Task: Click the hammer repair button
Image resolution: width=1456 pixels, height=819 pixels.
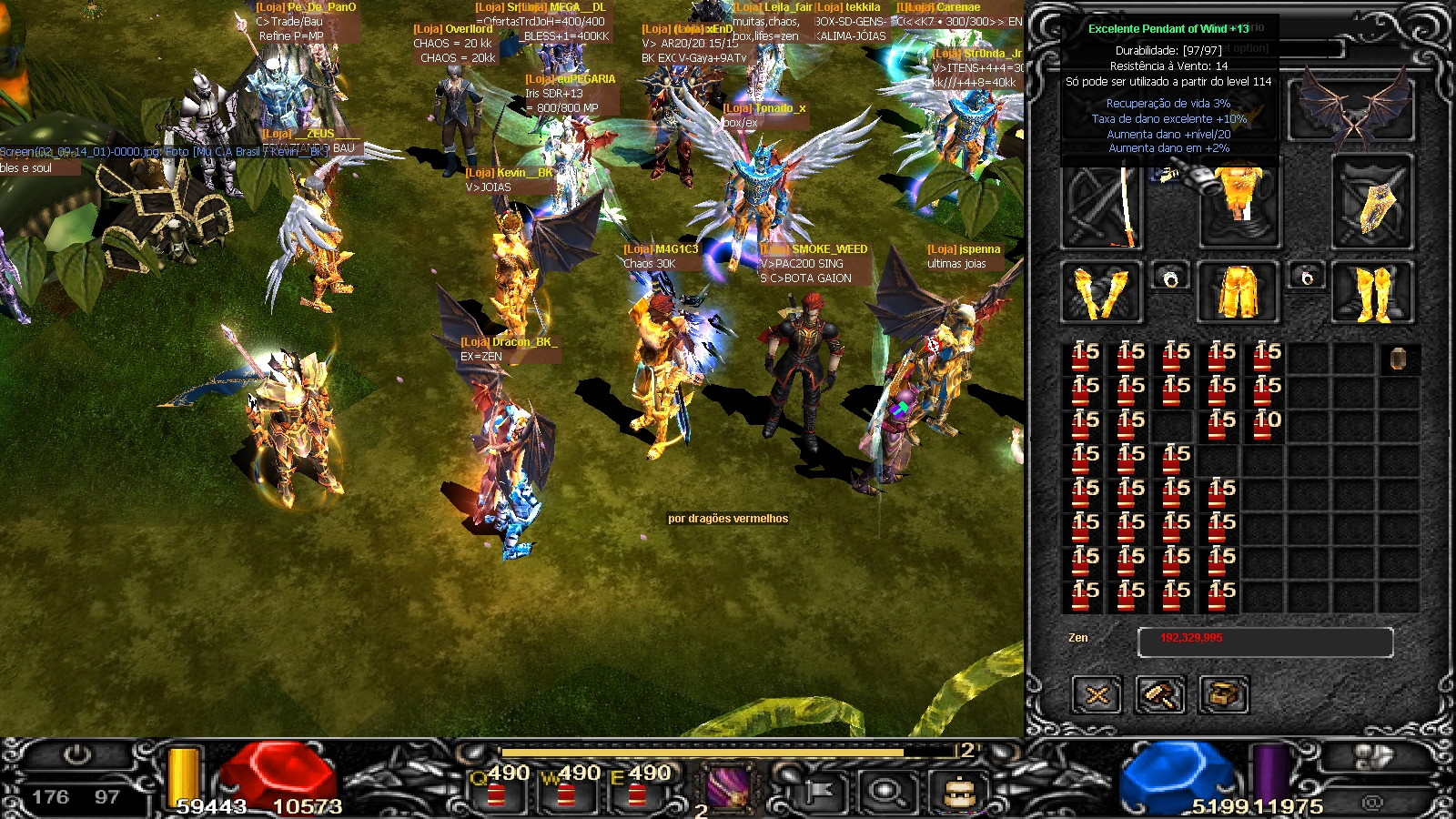Action: pos(1160,696)
